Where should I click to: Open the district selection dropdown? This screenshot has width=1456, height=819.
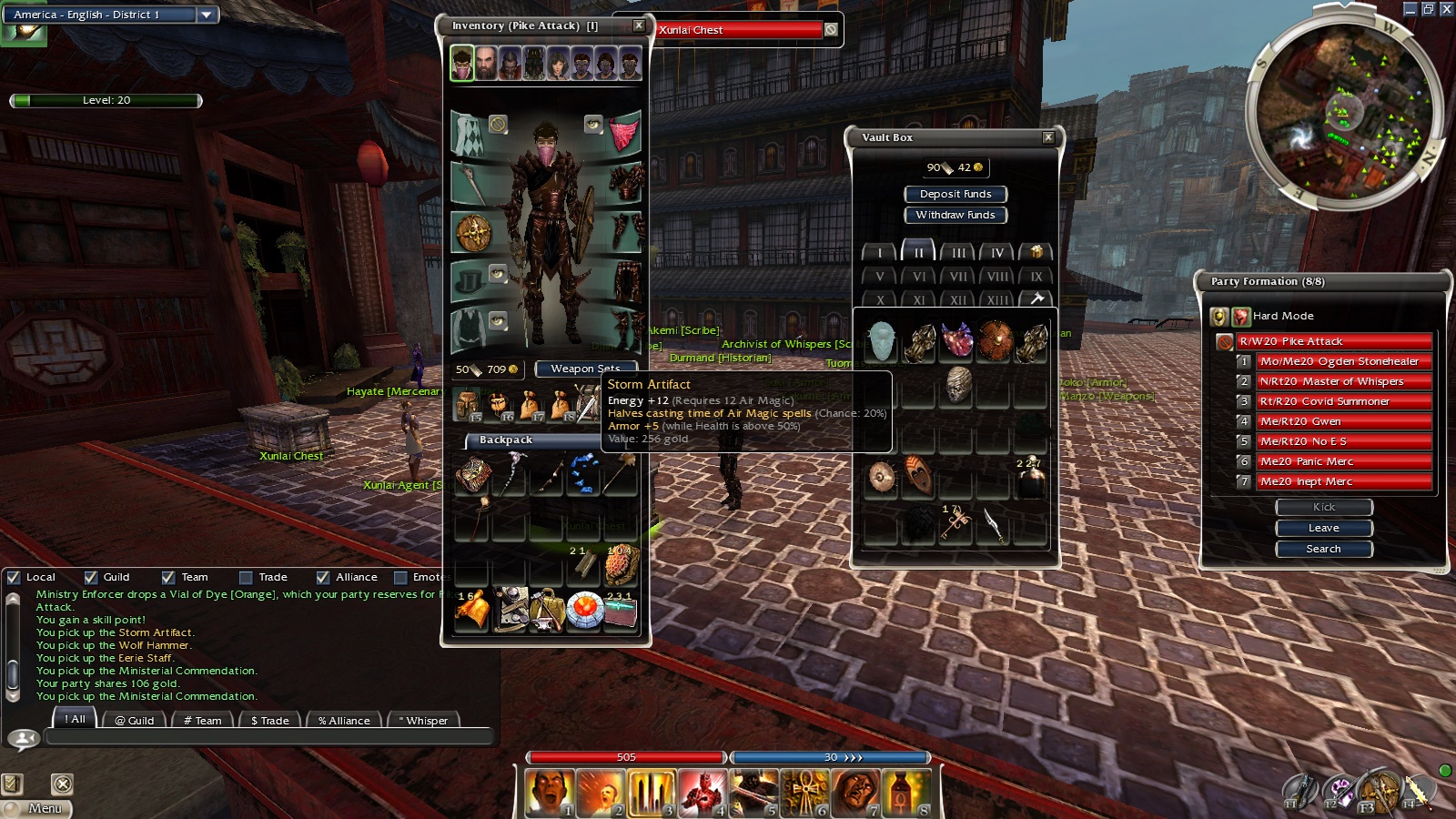[207, 15]
